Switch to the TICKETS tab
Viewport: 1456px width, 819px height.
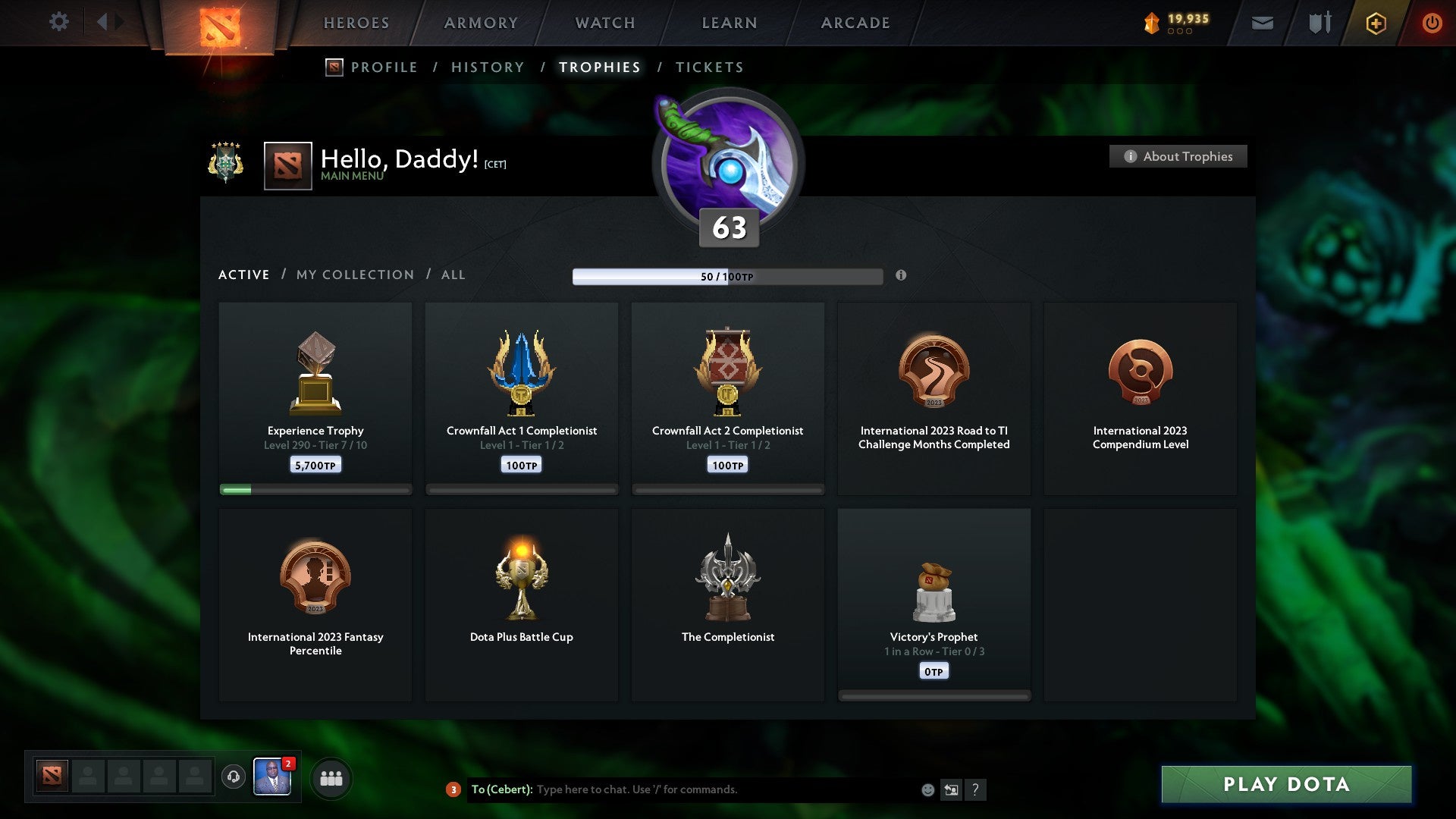(709, 67)
